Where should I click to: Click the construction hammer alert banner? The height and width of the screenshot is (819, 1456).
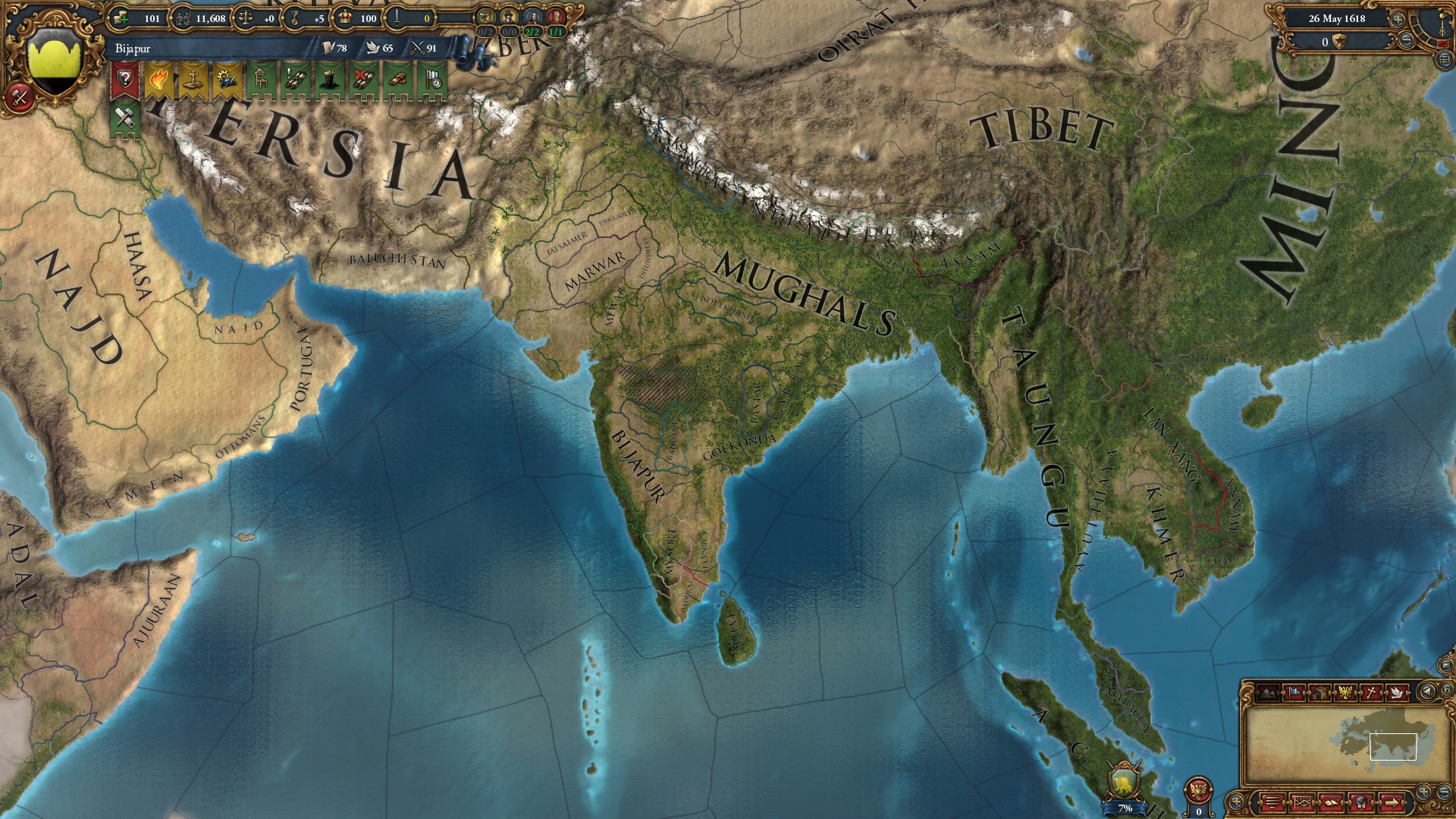click(x=124, y=118)
